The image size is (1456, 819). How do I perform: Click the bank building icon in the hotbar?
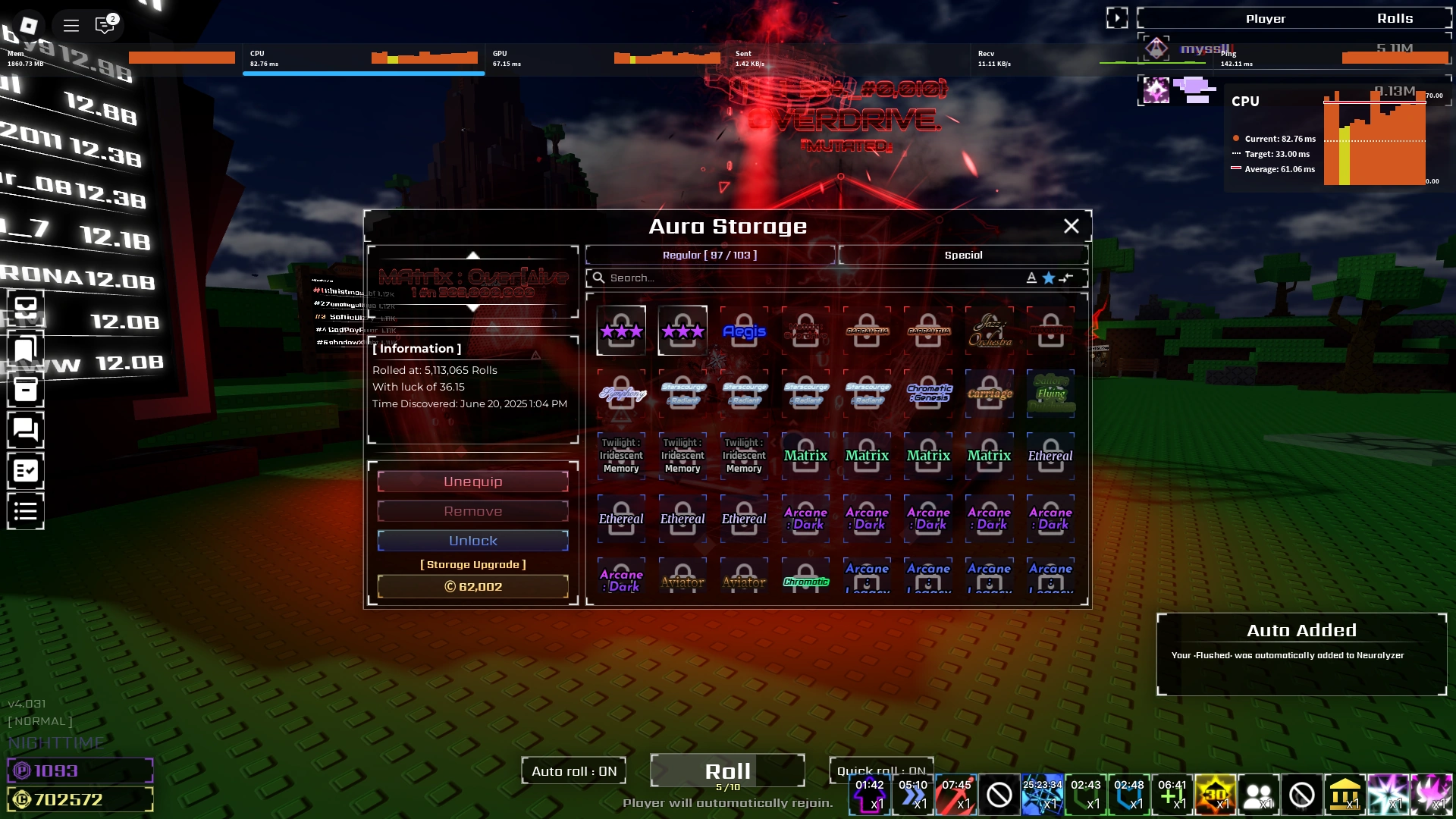click(x=1347, y=795)
